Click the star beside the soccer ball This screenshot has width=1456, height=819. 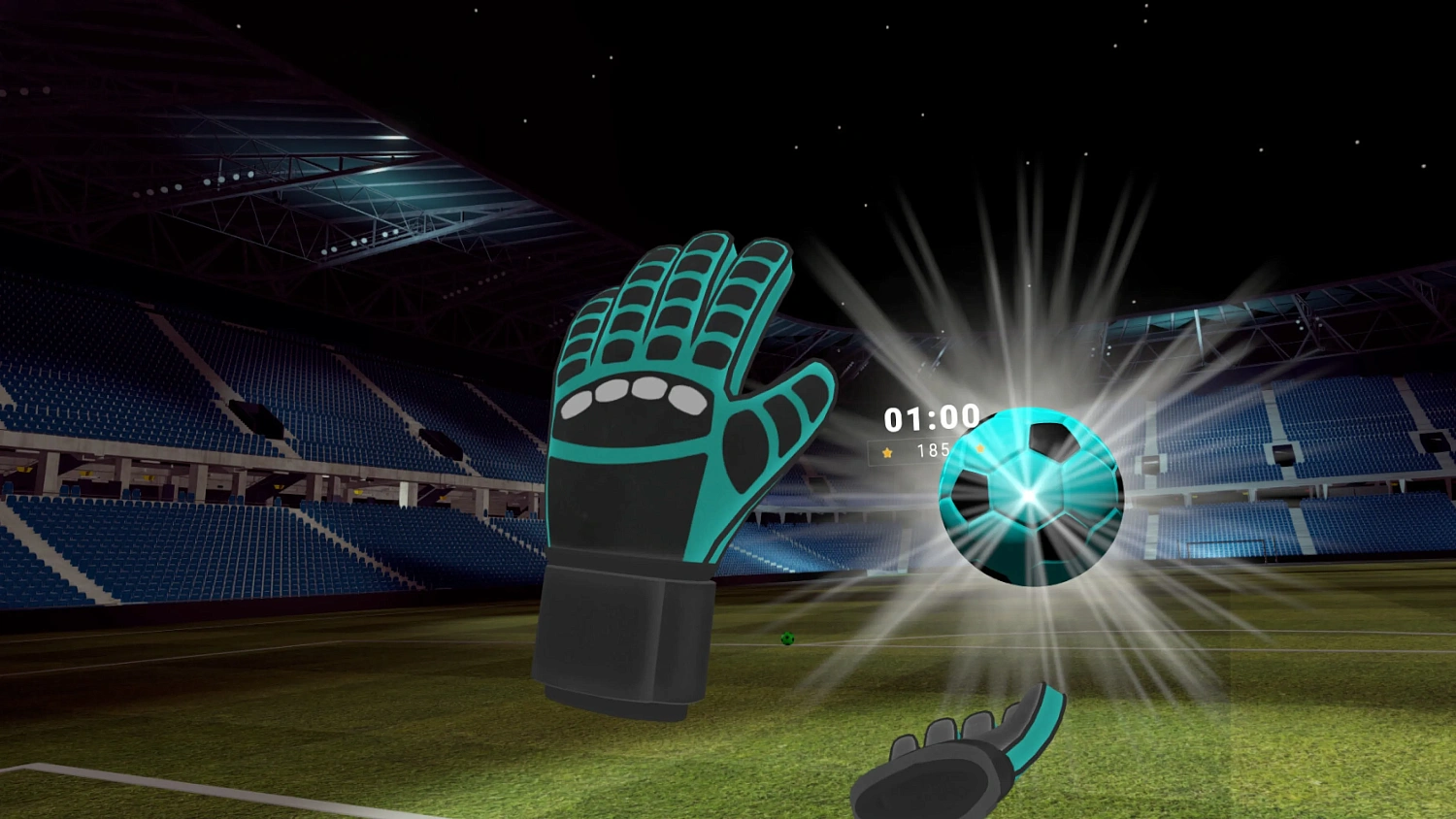click(x=979, y=447)
